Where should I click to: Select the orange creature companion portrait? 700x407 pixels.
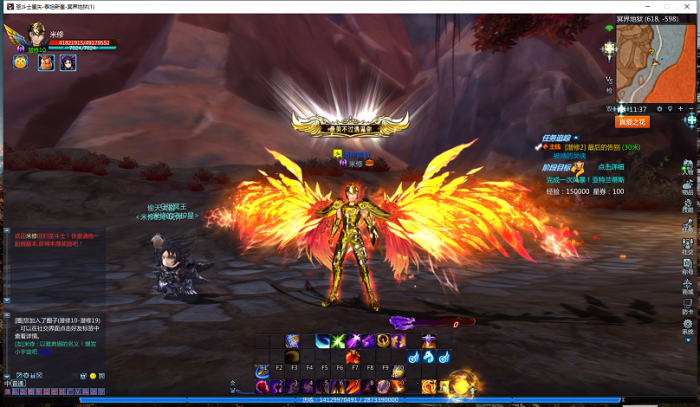[46, 63]
